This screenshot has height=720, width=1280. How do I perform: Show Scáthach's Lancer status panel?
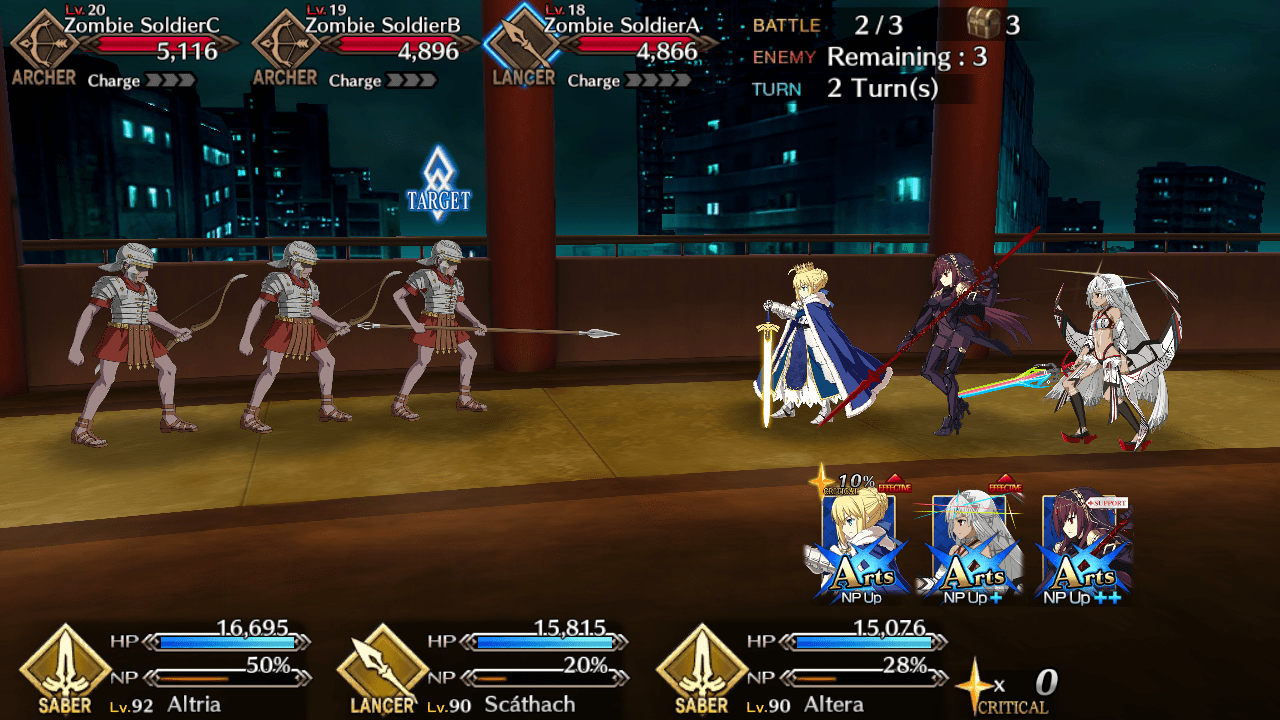[485, 668]
